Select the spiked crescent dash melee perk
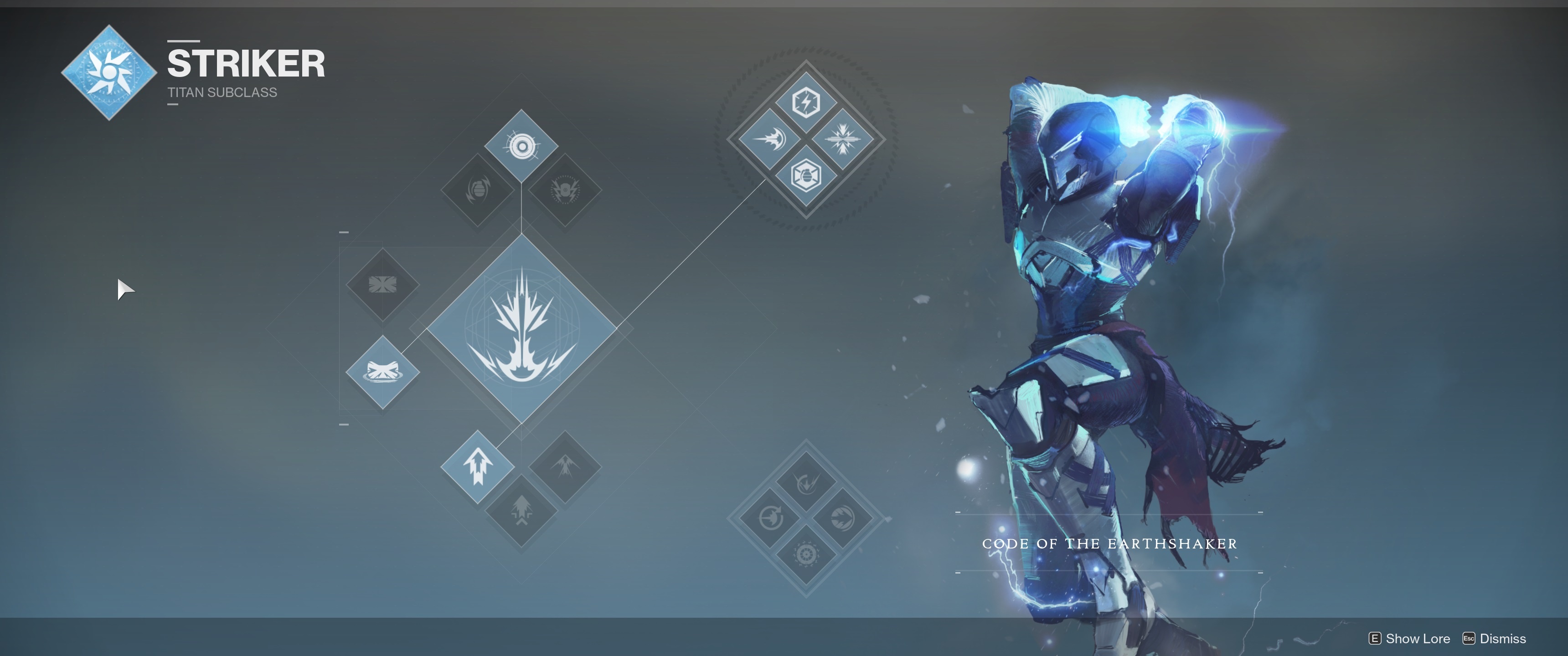Viewport: 1568px width, 656px height. pos(769,139)
